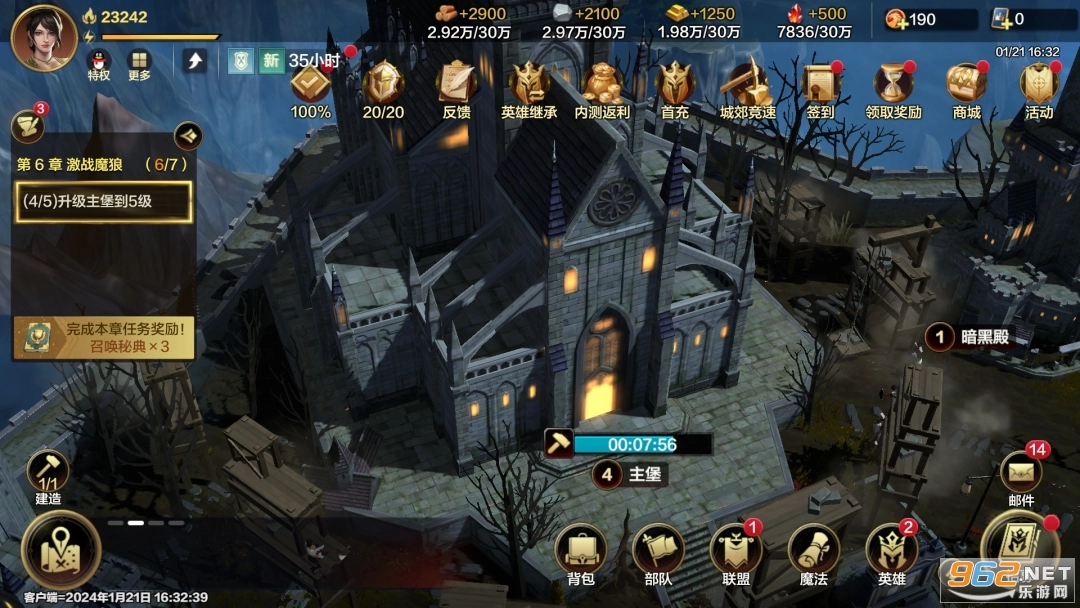The width and height of the screenshot is (1080, 608).
Task: Open the 首充 first recharge offer
Action: pyautogui.click(x=675, y=84)
